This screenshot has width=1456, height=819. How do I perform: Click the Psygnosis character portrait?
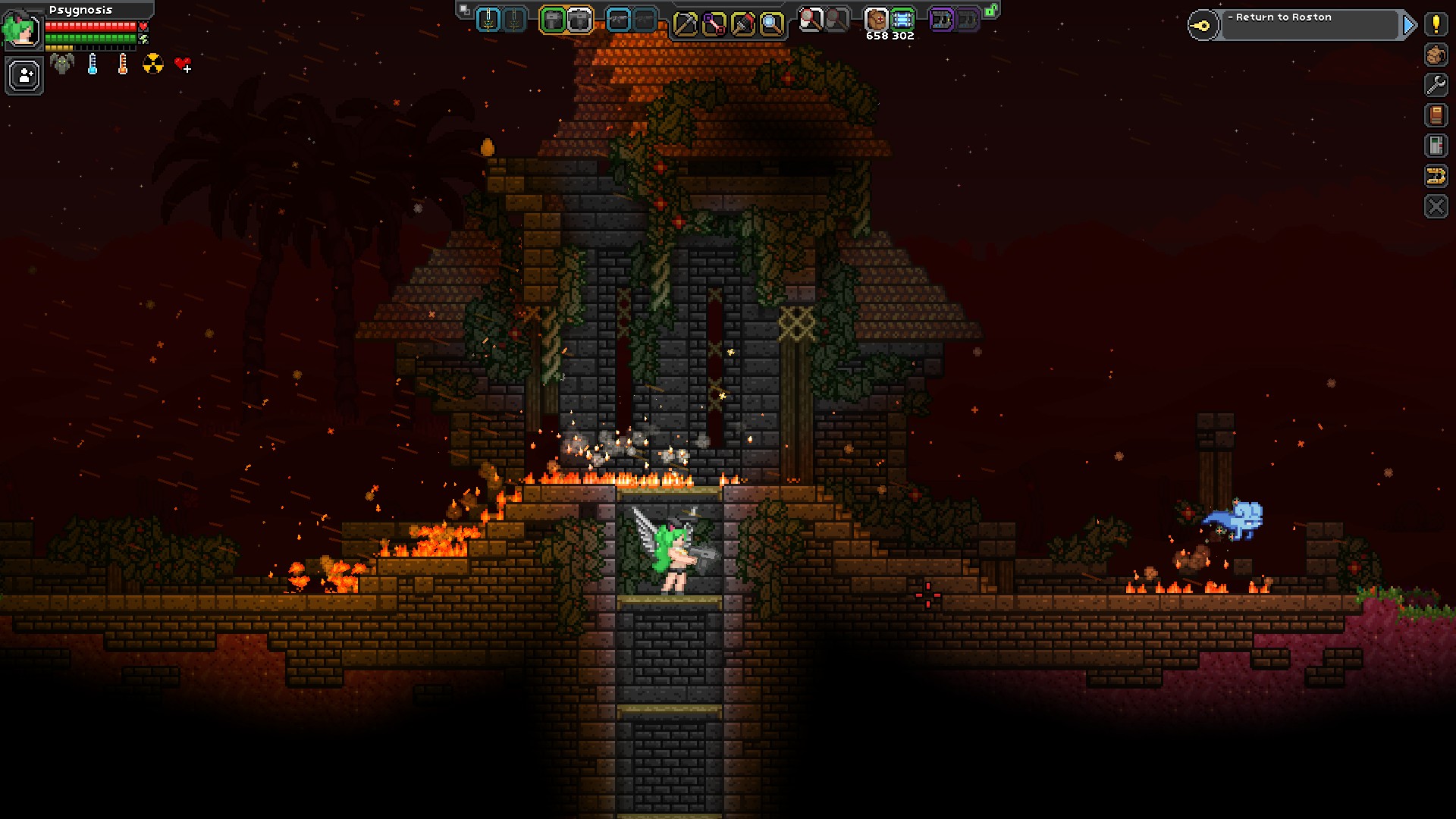[21, 29]
